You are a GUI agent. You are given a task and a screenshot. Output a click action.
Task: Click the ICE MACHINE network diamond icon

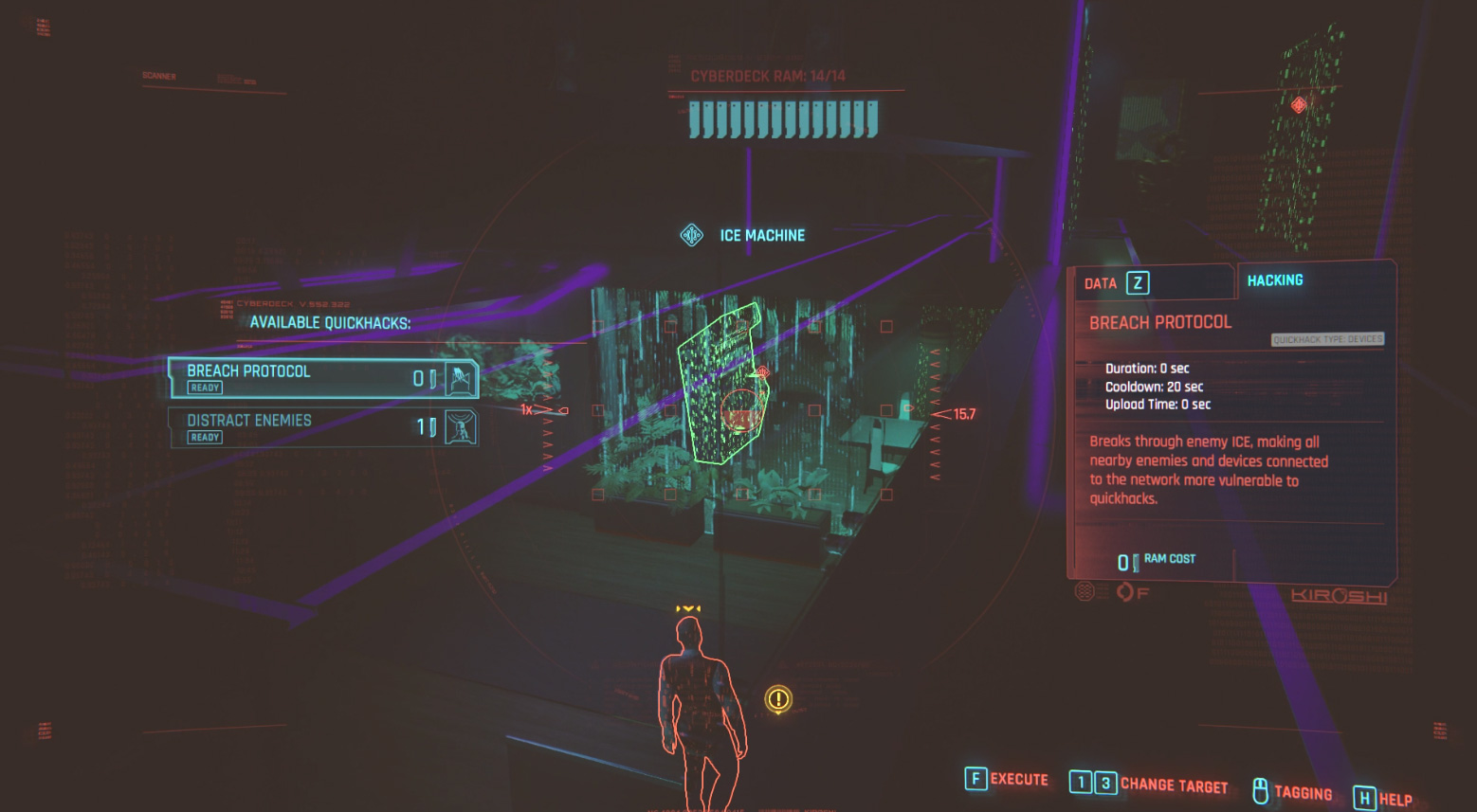click(x=691, y=235)
